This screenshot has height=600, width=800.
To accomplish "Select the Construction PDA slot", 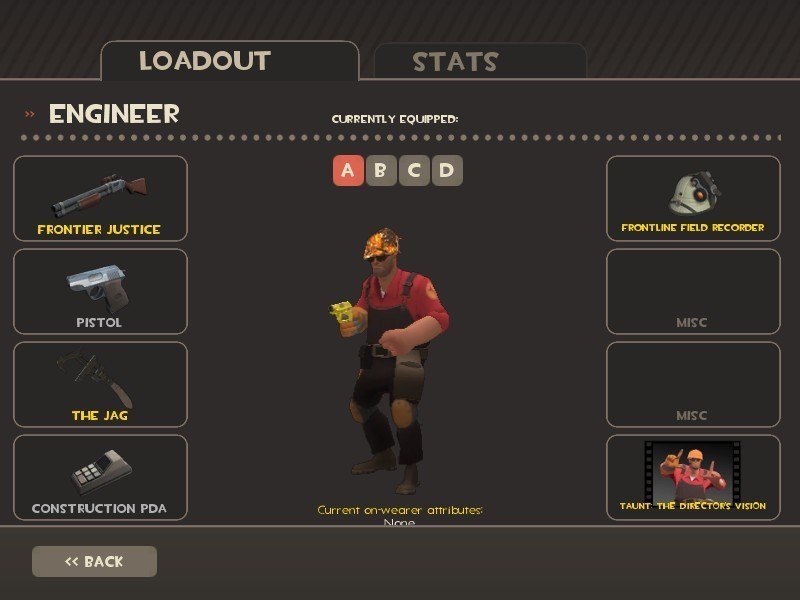I will click(100, 477).
